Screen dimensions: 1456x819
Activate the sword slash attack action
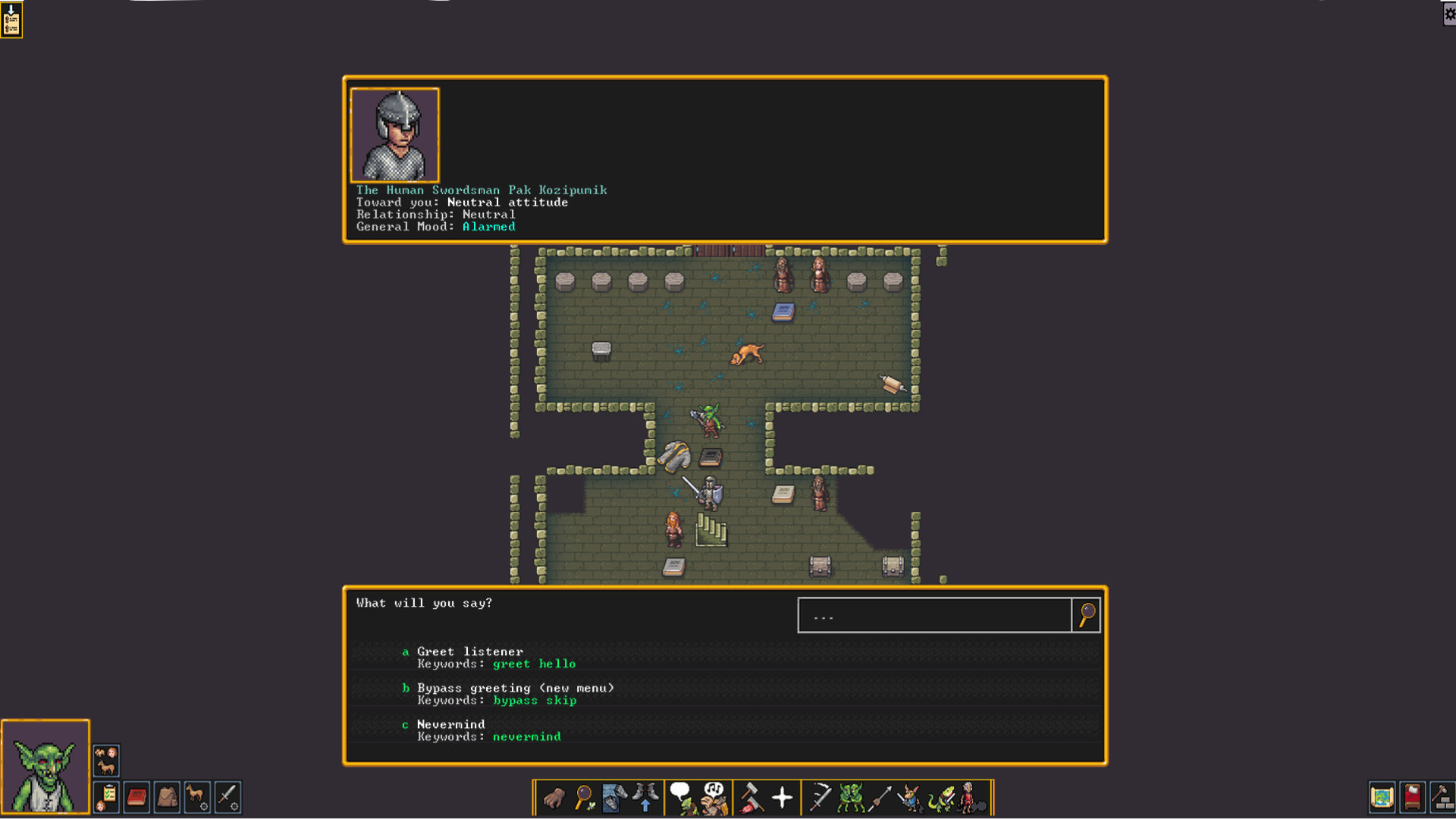tap(820, 798)
